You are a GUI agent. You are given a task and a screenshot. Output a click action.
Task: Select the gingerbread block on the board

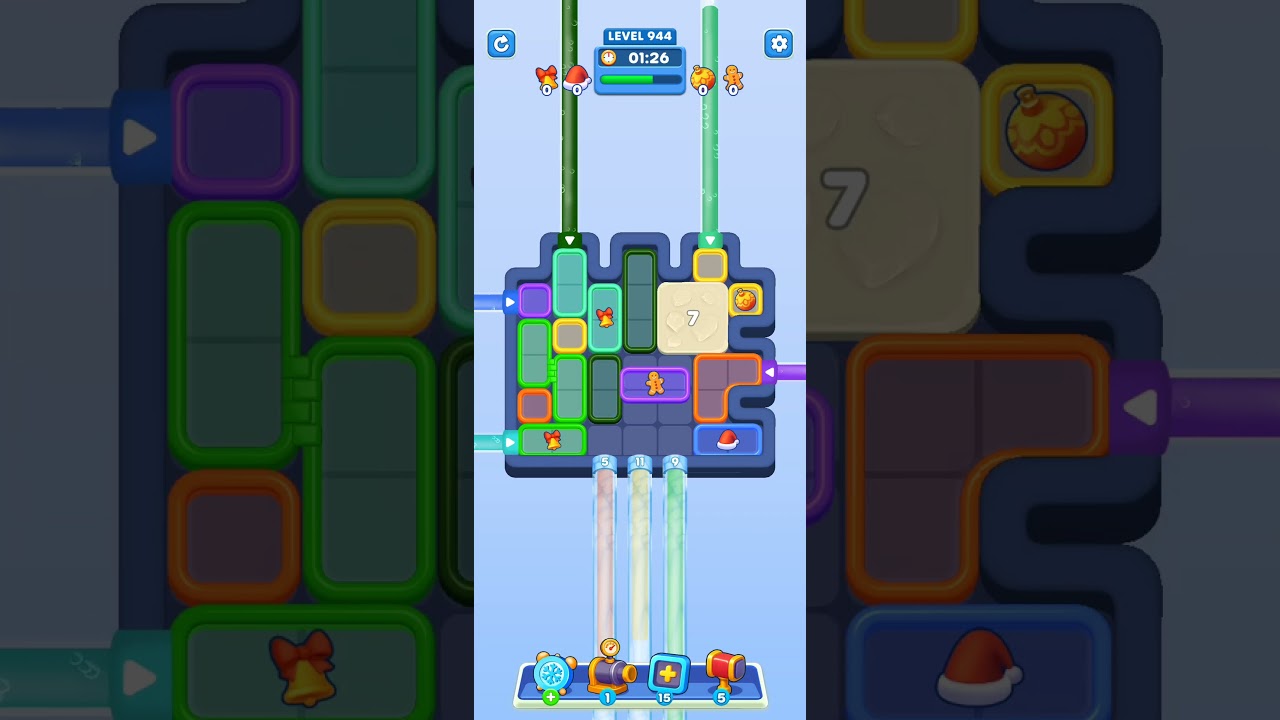click(x=654, y=384)
